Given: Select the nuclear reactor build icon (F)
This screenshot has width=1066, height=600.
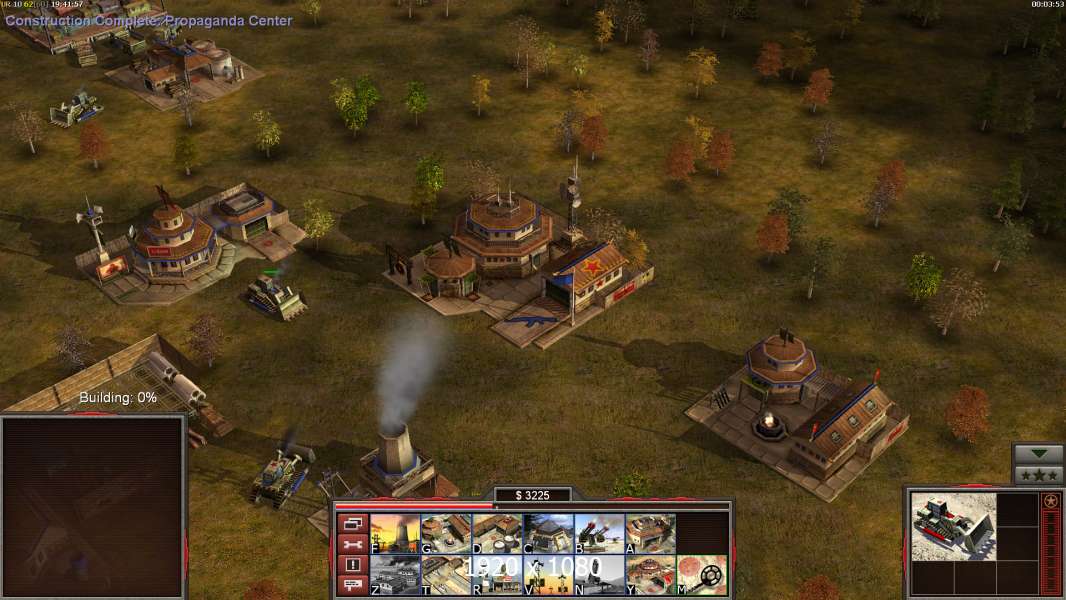Looking at the screenshot, I should click(394, 534).
